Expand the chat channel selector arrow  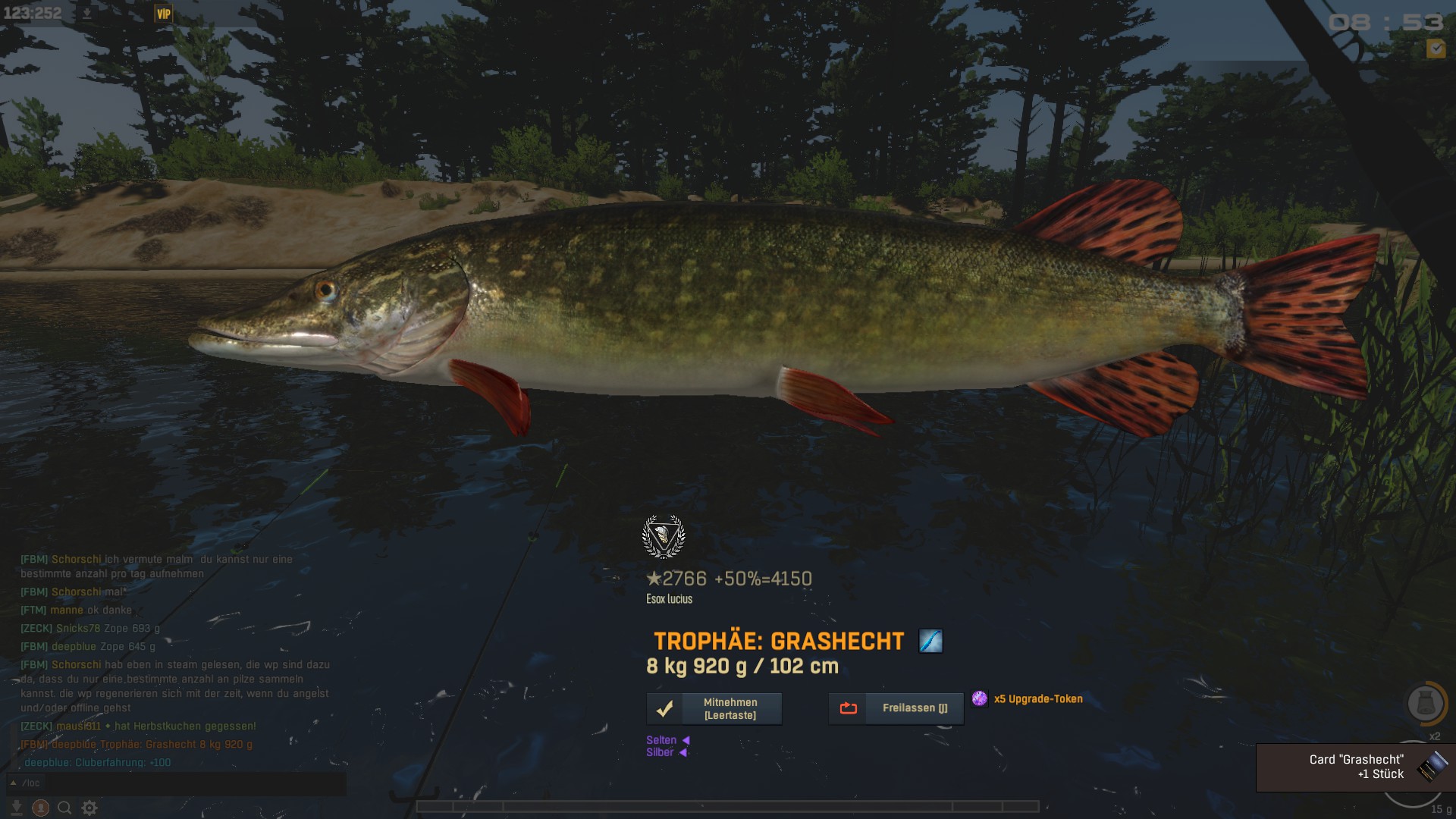13,783
